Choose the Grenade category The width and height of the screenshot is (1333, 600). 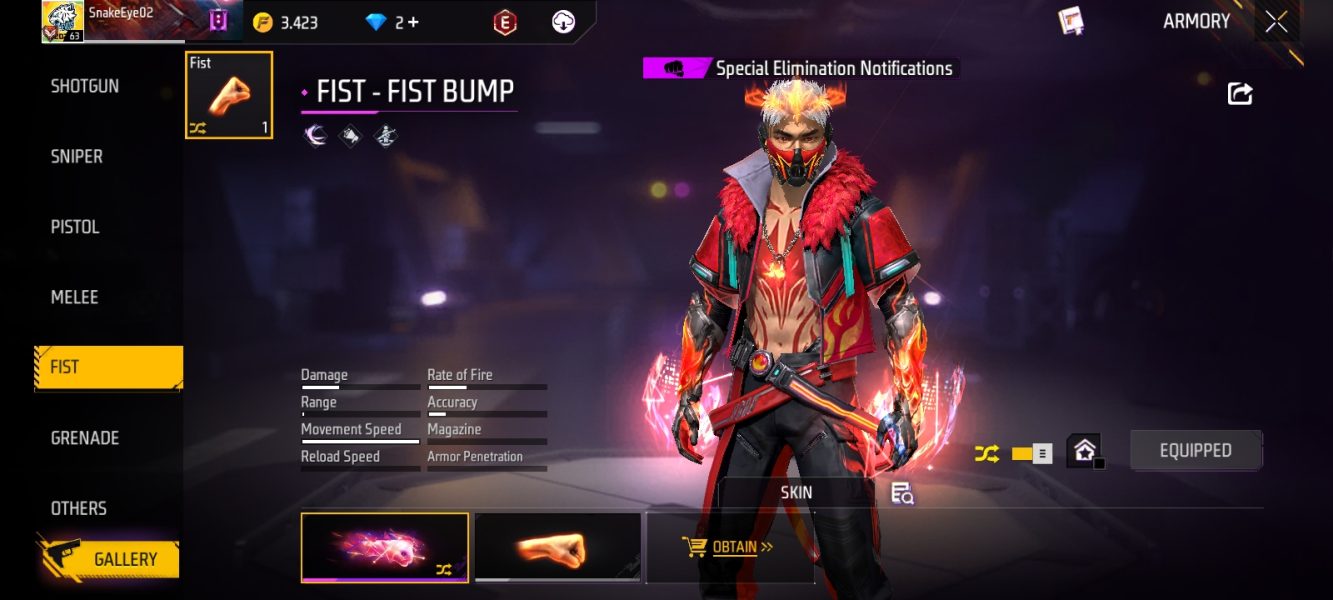[85, 438]
